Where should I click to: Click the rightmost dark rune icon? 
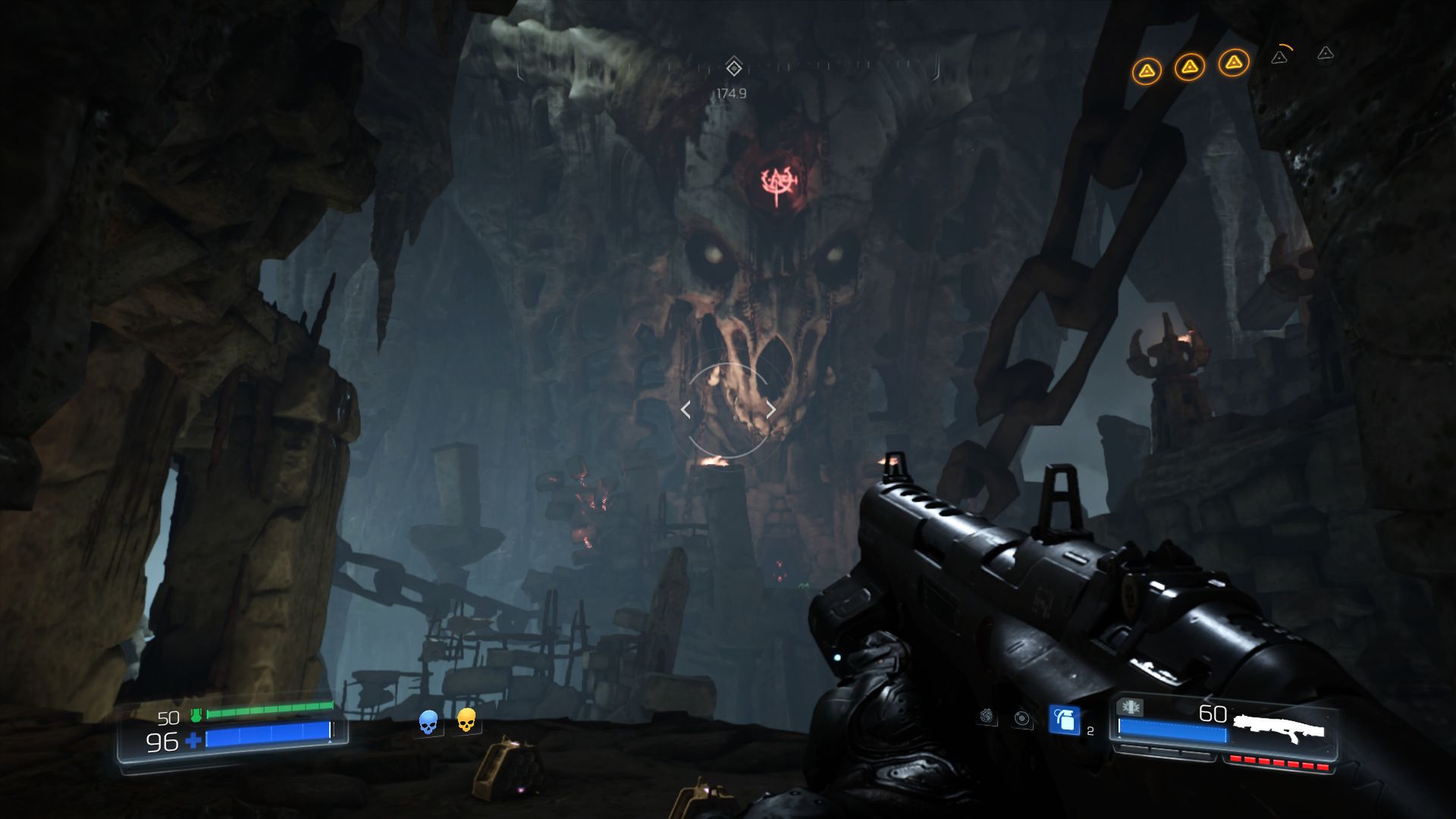(x=1324, y=55)
